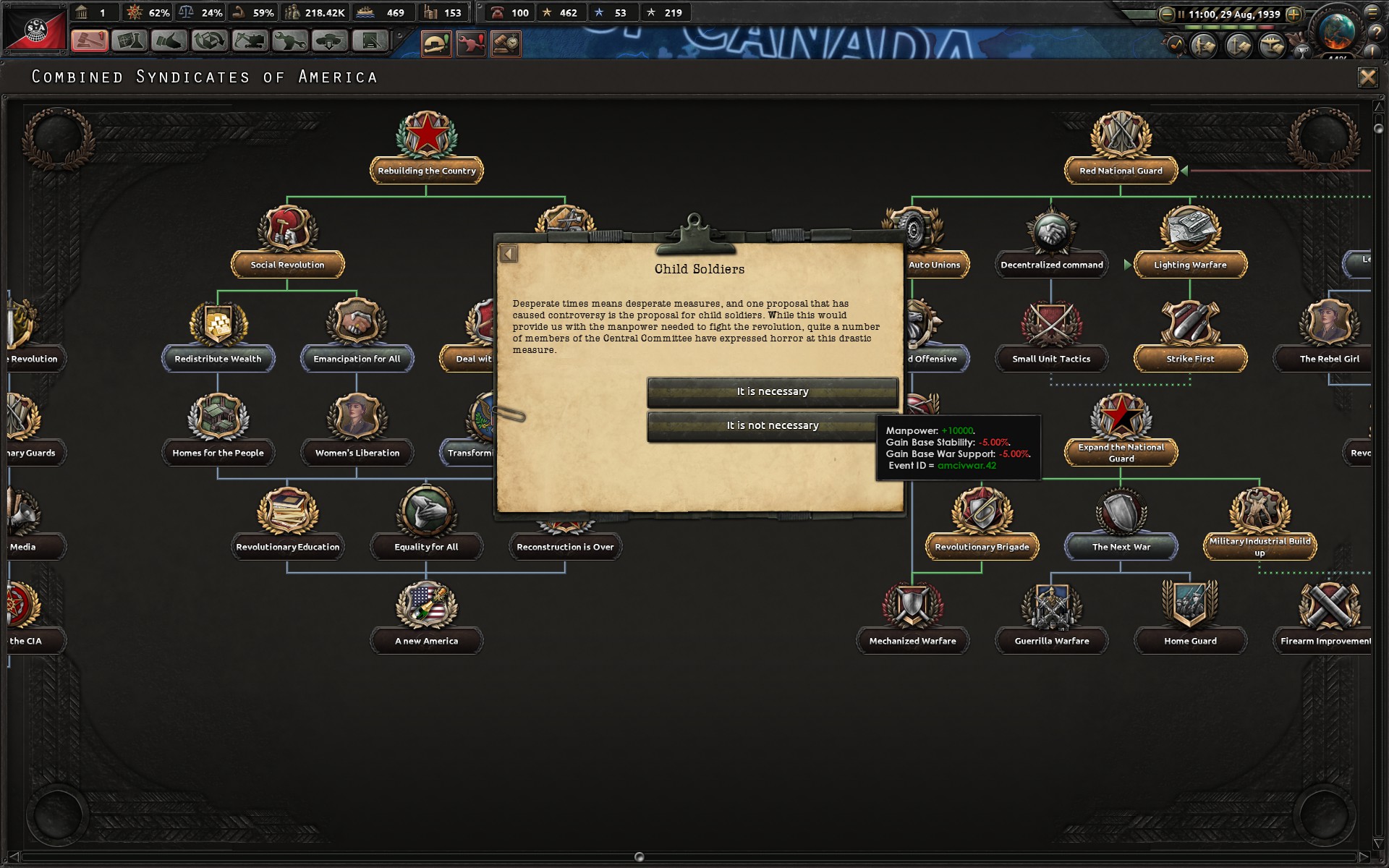Choose the 'It is not necessary' event option
Viewport: 1389px width, 868px height.
pos(772,425)
